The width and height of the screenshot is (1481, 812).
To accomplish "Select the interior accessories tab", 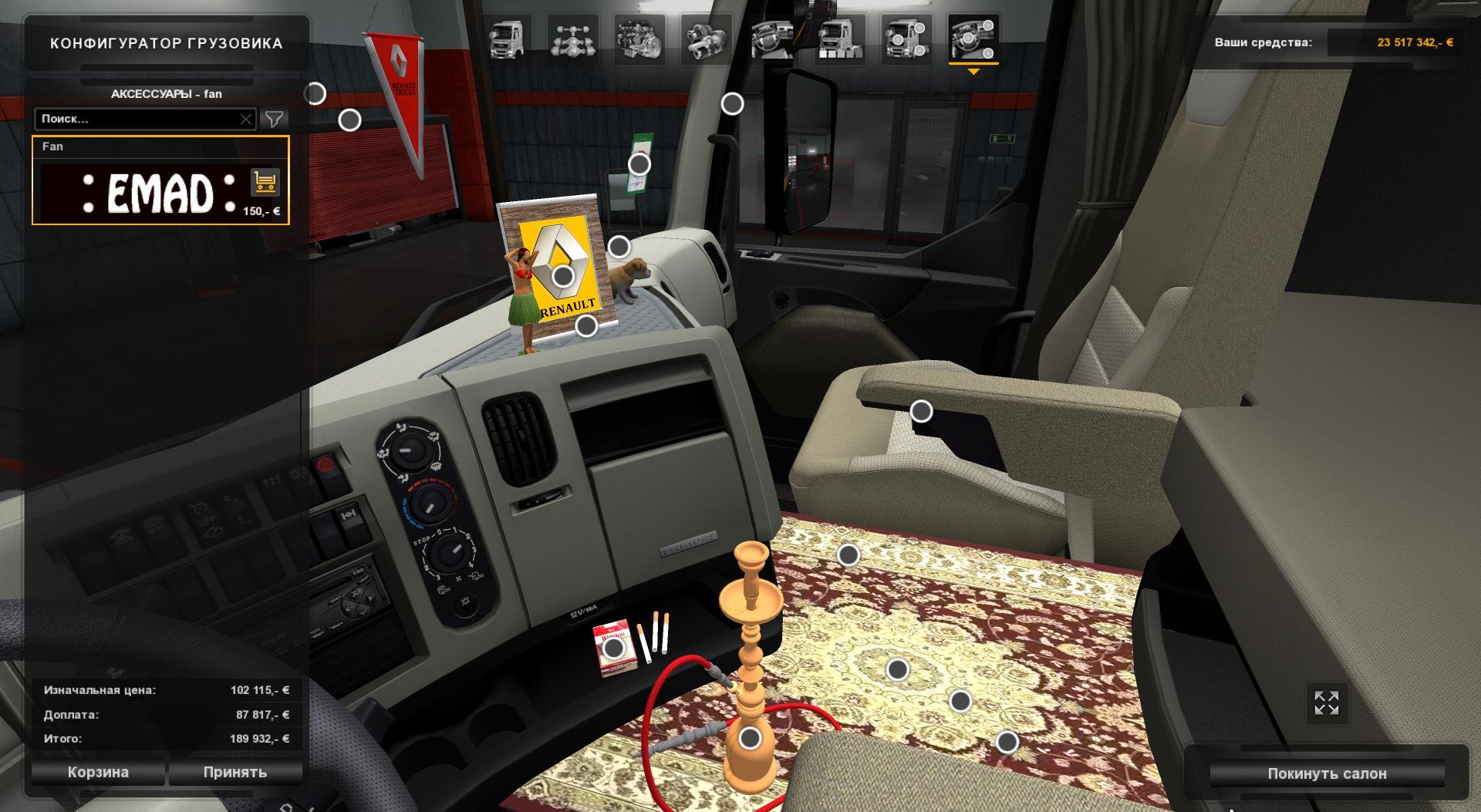I will point(973,39).
